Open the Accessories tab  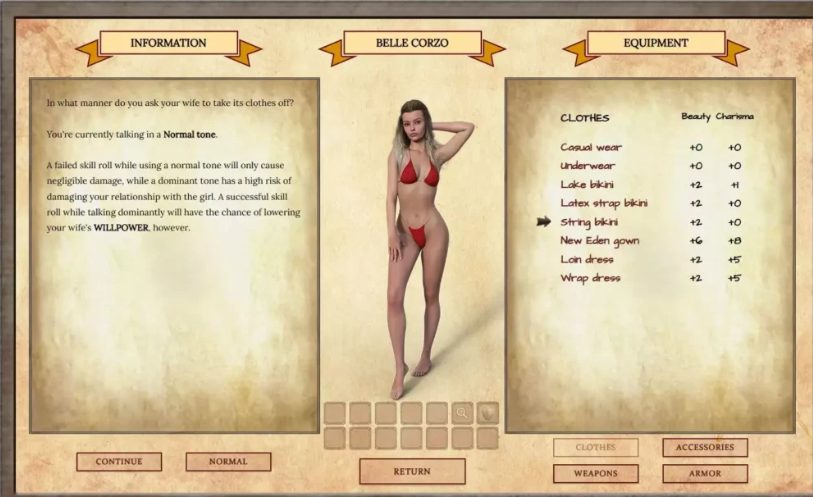click(x=704, y=447)
